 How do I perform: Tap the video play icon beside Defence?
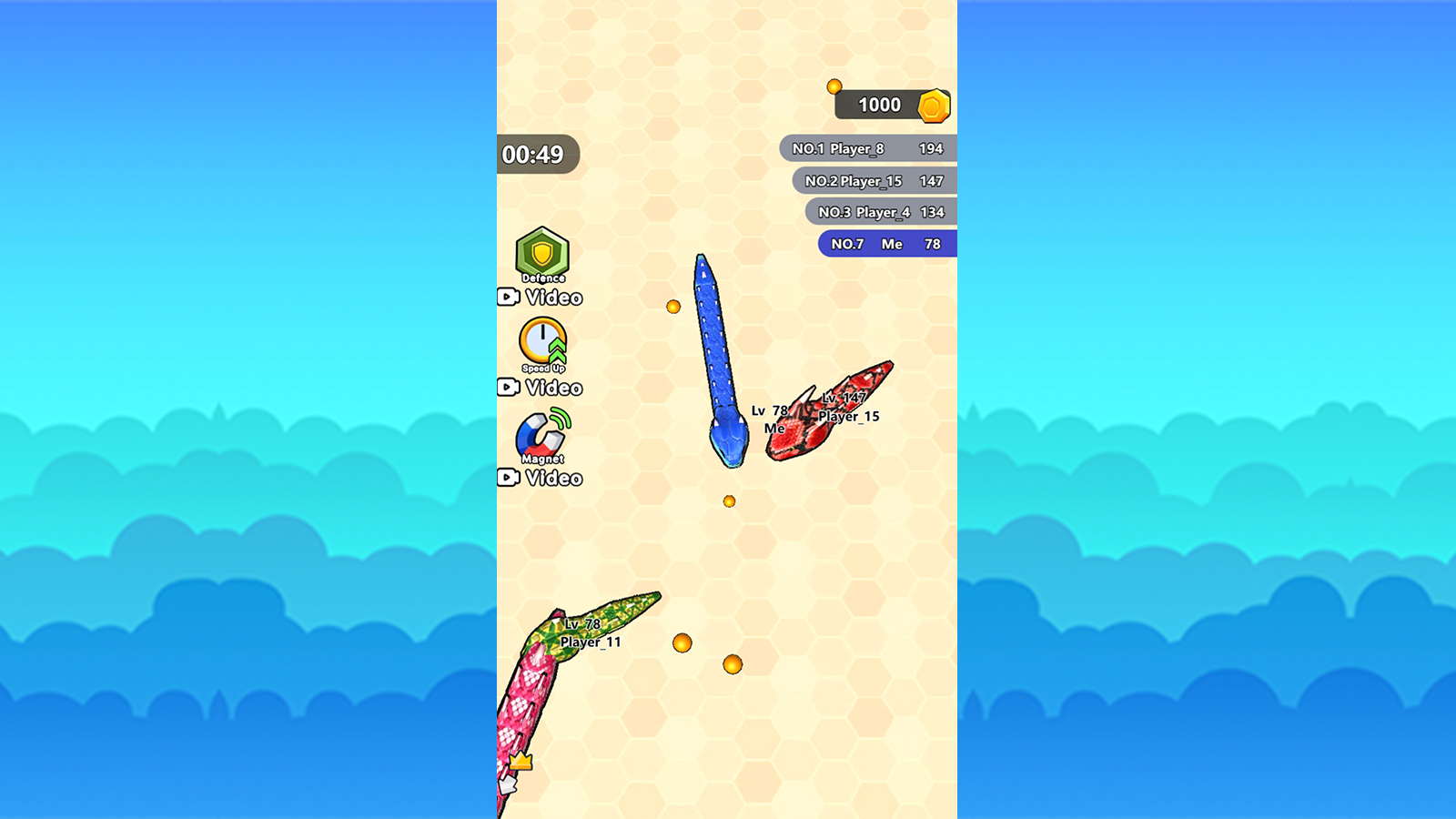click(511, 297)
